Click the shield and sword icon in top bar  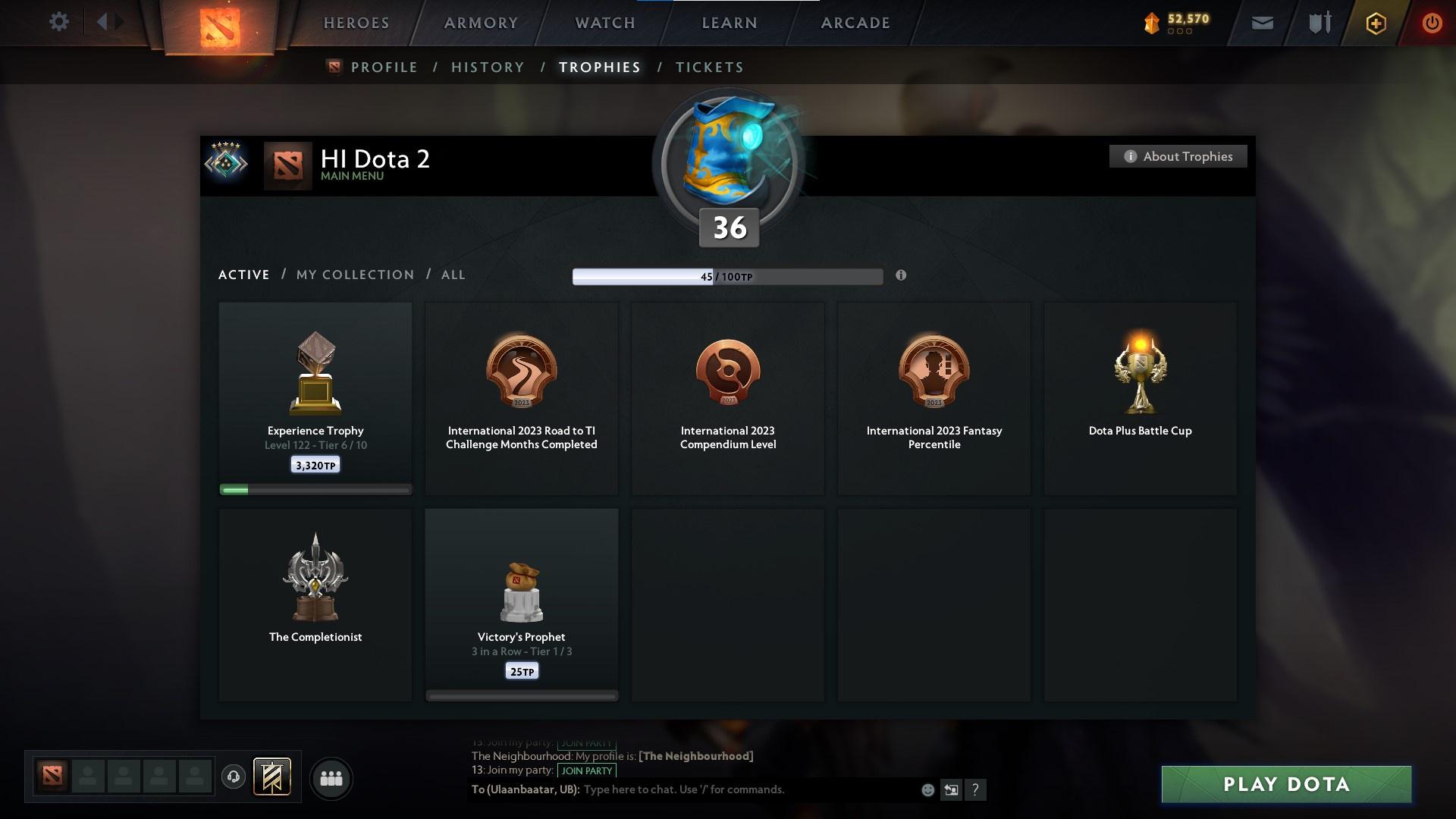point(1319,23)
